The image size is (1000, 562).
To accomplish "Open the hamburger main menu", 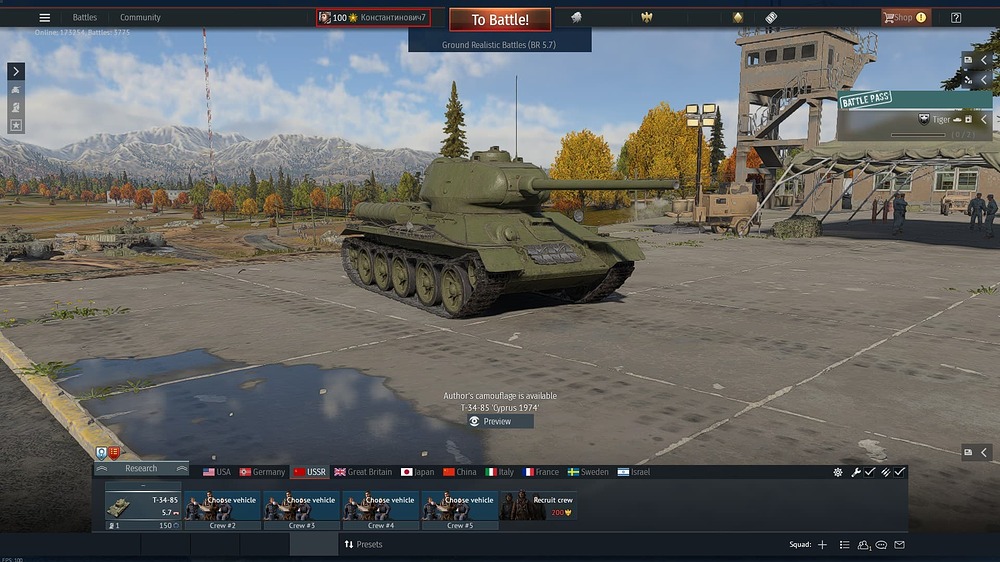I will [x=44, y=17].
